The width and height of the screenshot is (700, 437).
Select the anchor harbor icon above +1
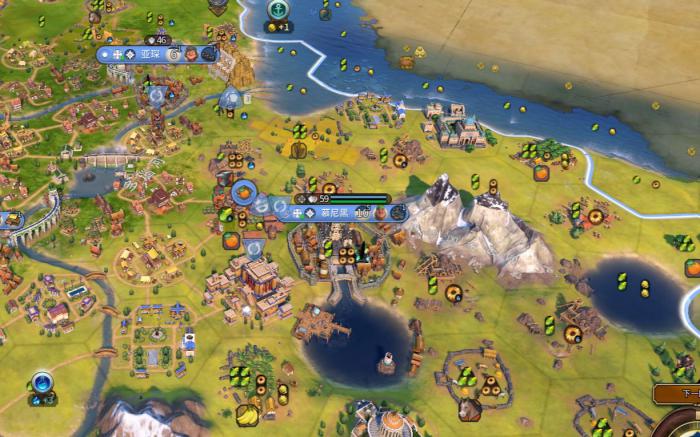coord(276,8)
